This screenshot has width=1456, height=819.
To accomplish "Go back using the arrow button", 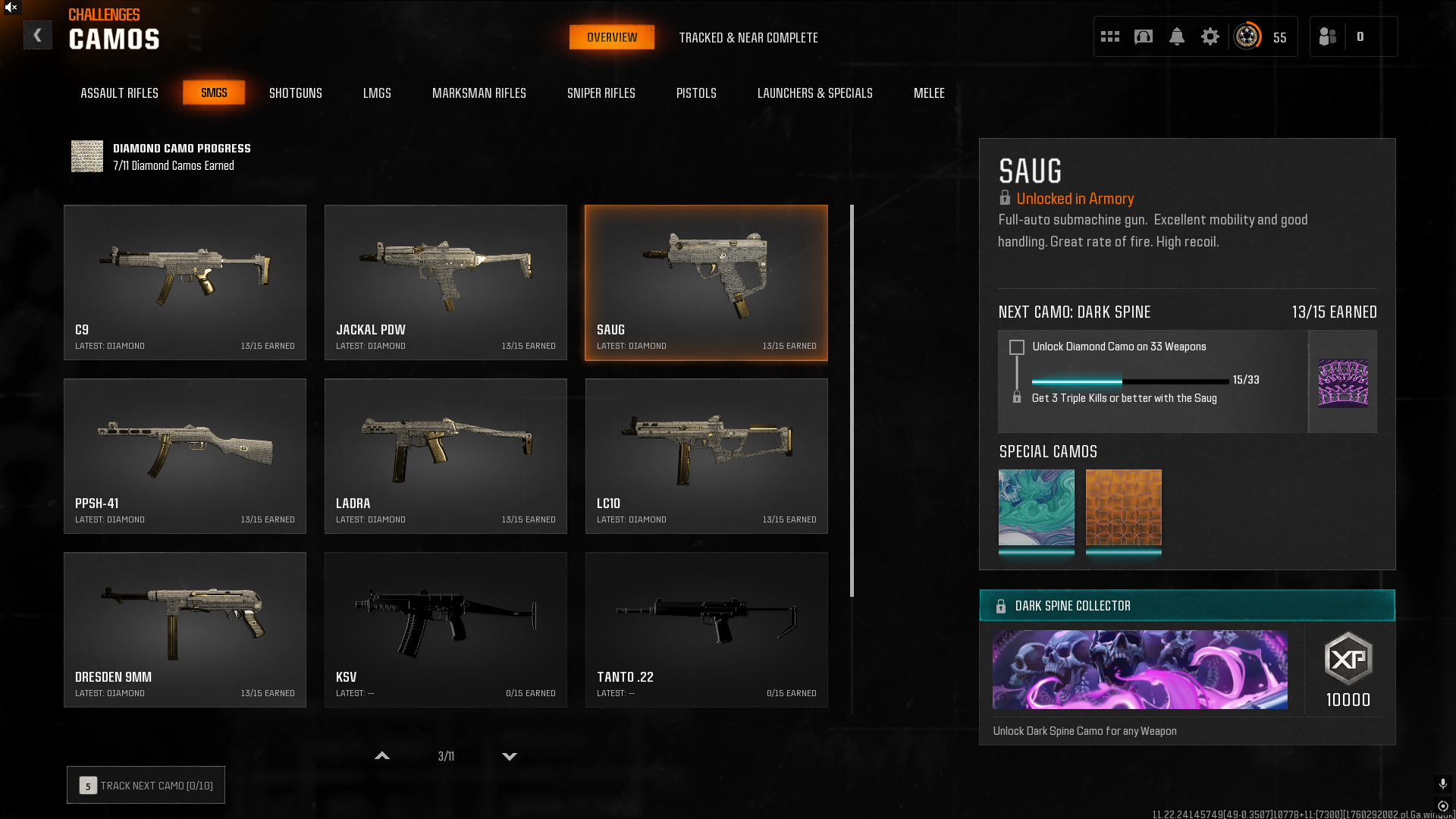I will pos(37,36).
